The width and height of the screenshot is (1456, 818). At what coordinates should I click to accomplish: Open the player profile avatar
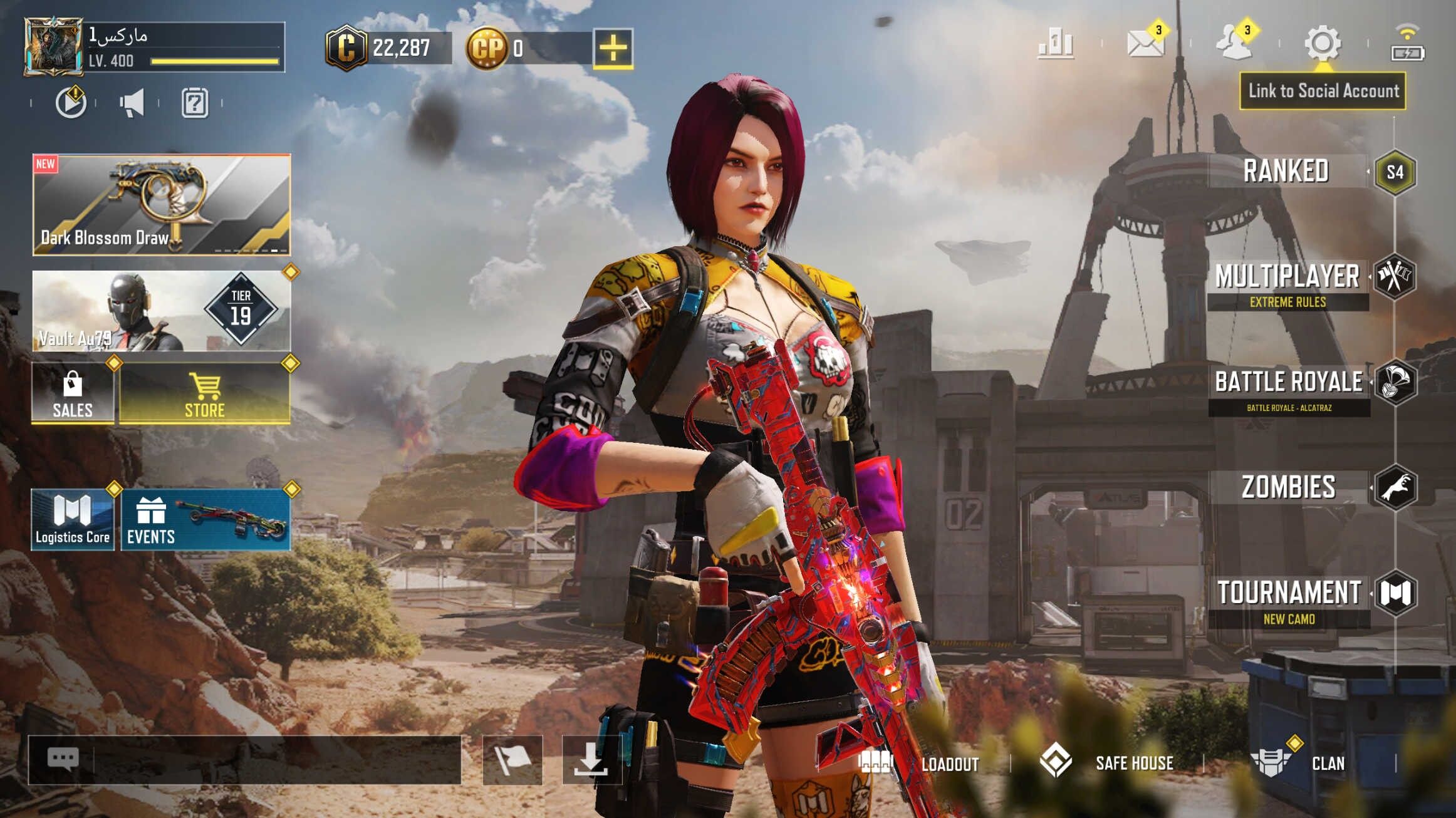point(53,46)
